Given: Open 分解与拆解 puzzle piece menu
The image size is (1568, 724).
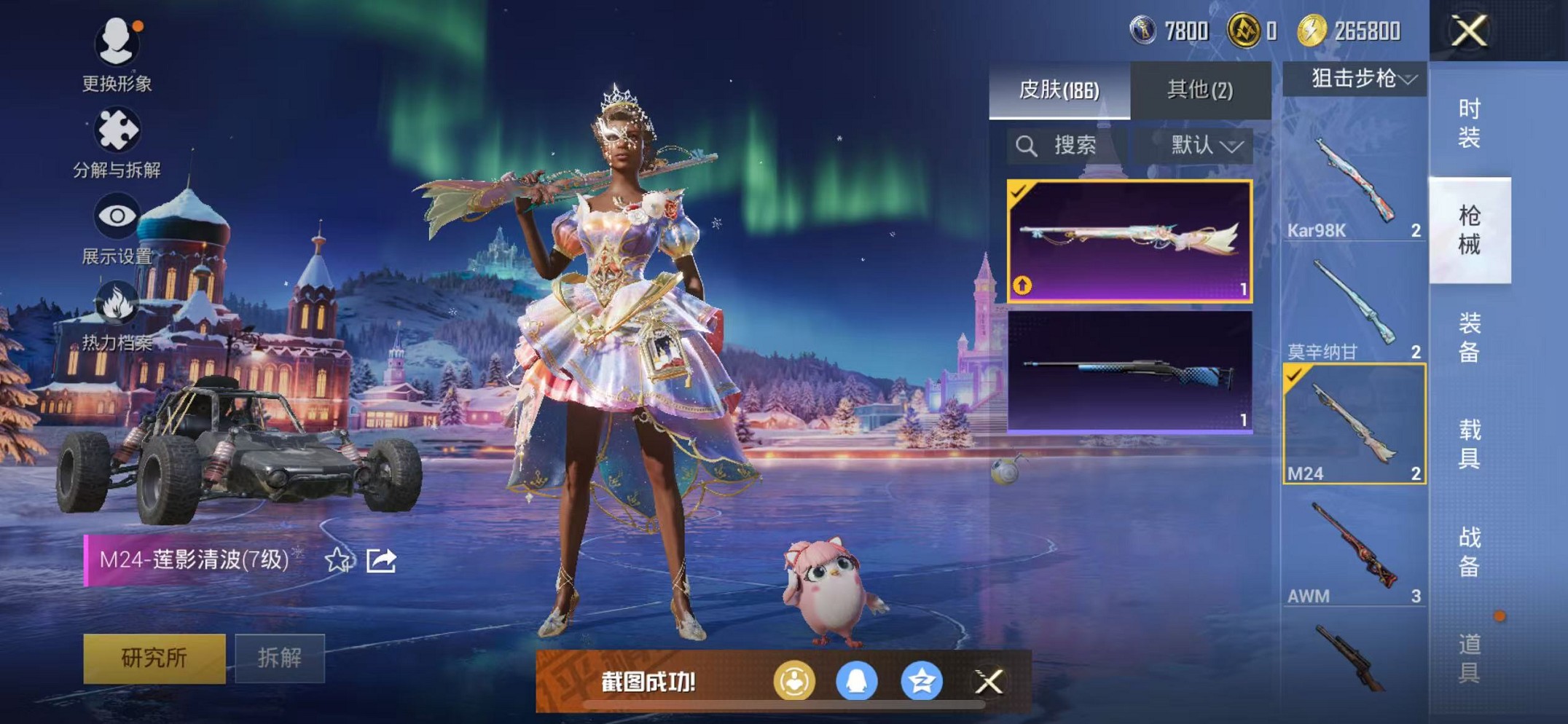Looking at the screenshot, I should click(x=117, y=143).
